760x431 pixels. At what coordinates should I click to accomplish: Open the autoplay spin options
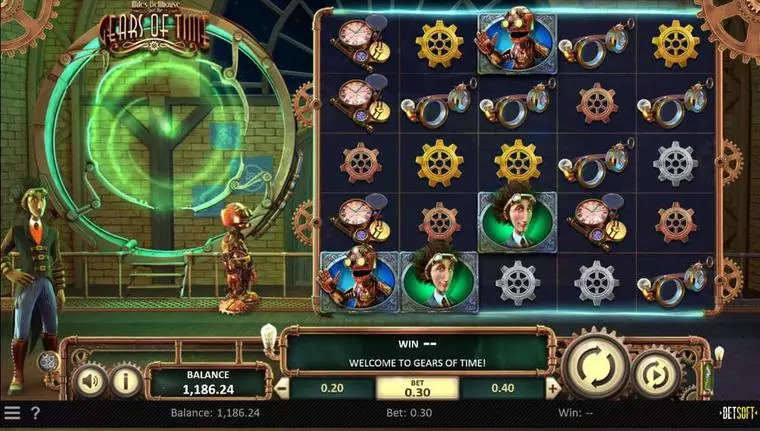click(656, 374)
